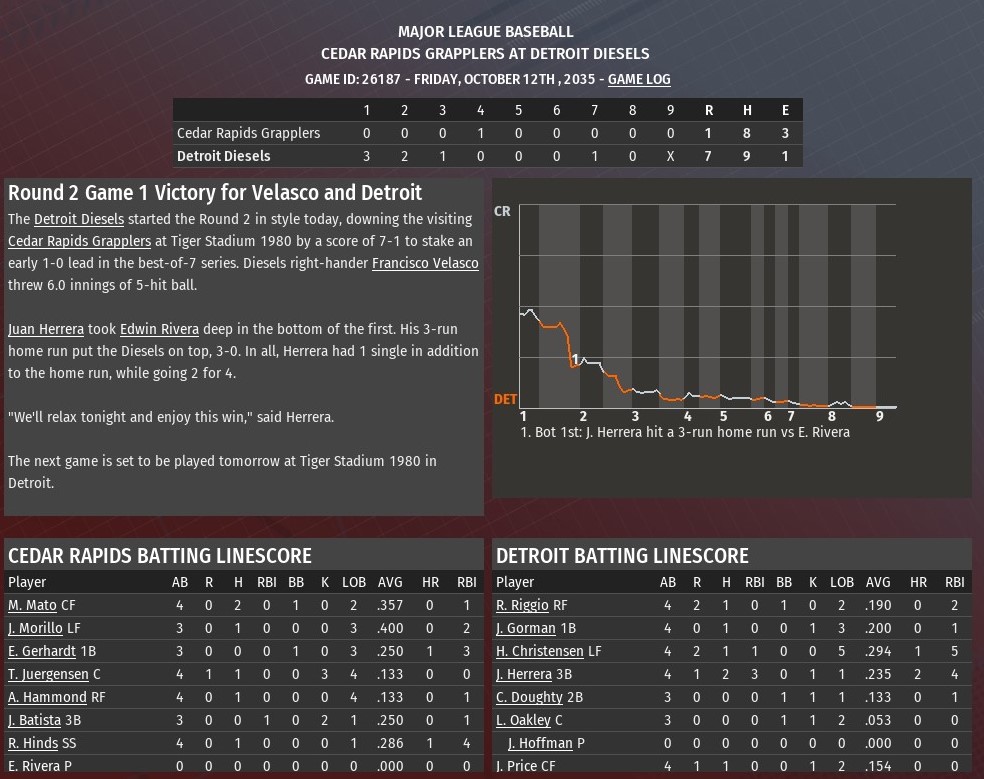Select pitcher J. Hoffman in Detroit list
Screen dimensions: 984x779
540,743
